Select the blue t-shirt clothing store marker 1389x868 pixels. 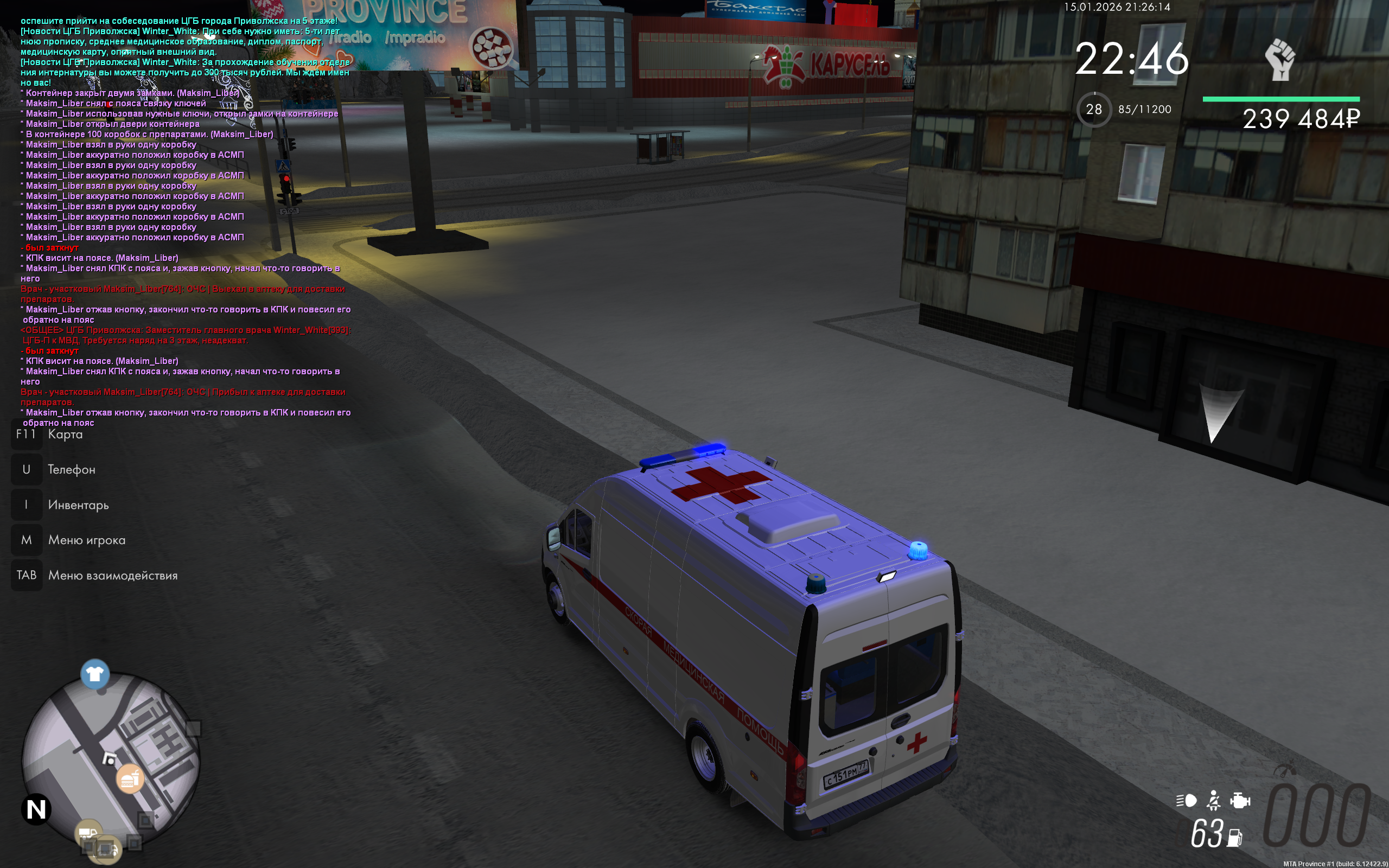pos(95,674)
